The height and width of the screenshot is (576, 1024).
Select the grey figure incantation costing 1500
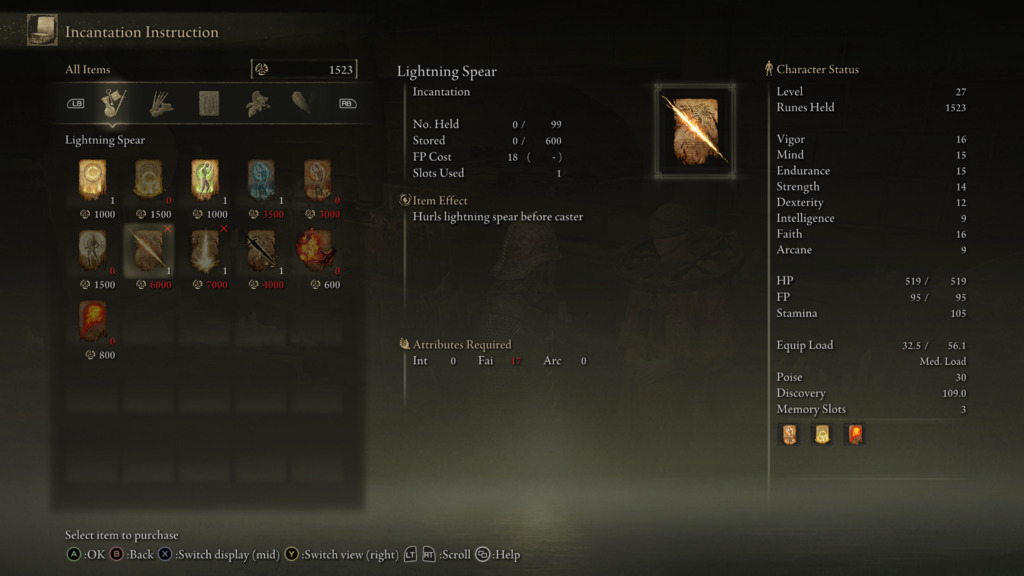point(92,250)
